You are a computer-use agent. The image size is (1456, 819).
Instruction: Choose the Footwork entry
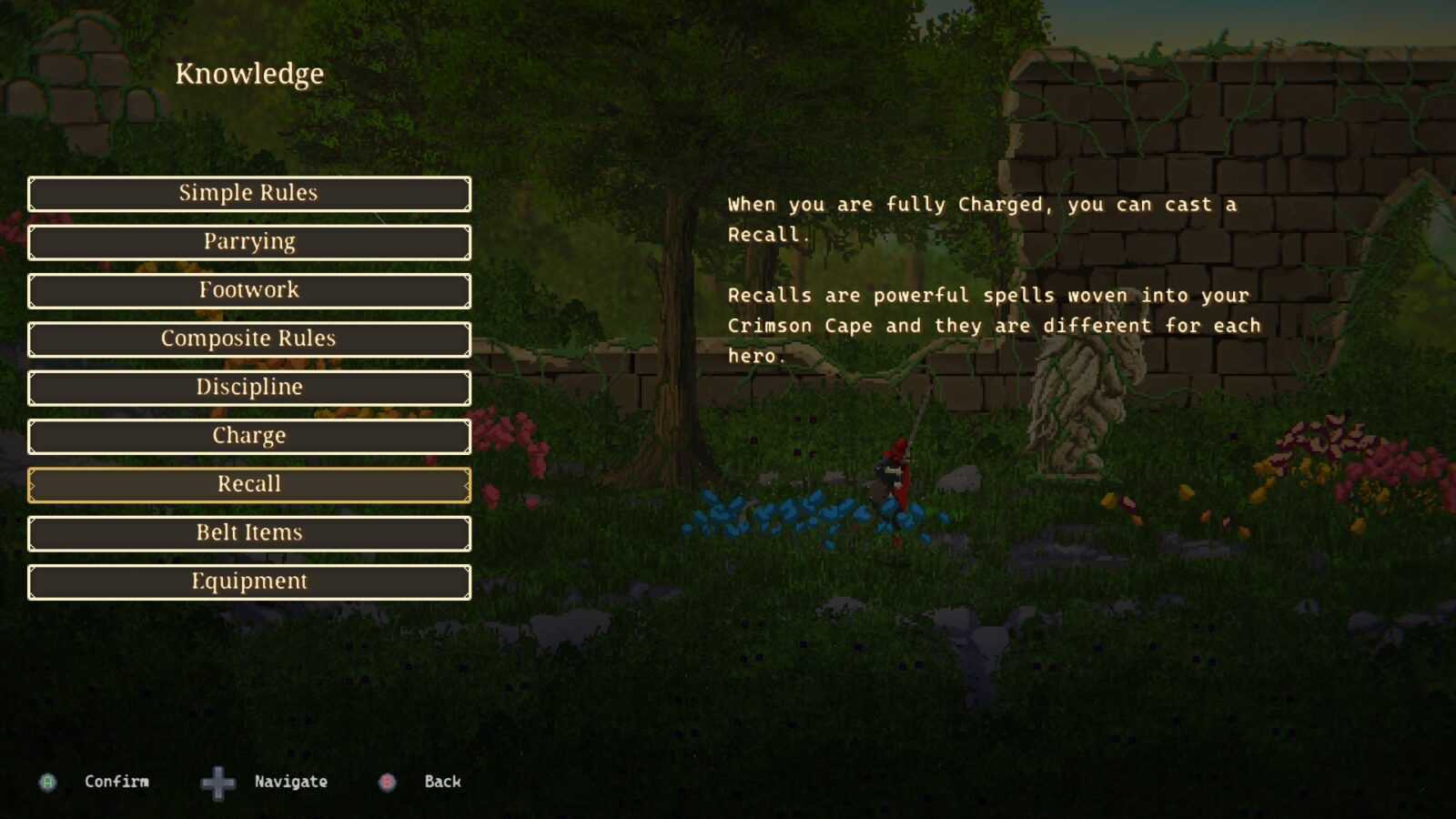248,290
